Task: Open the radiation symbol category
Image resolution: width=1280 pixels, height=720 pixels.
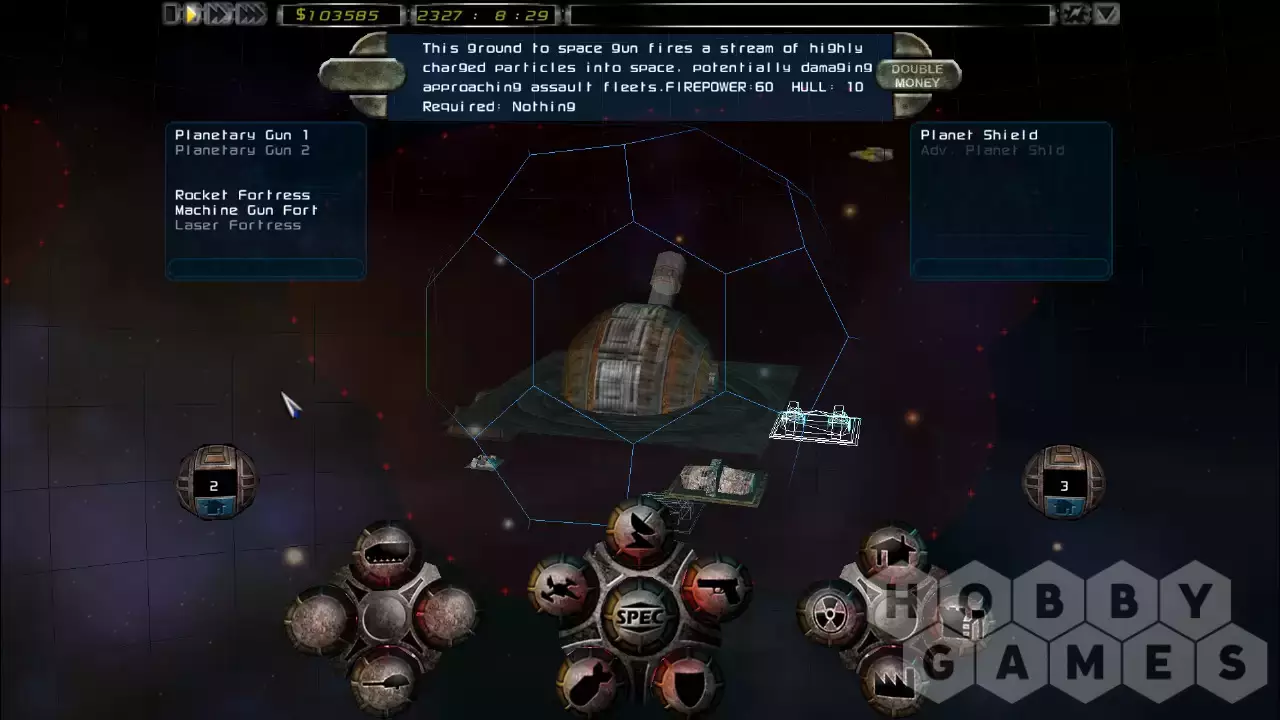Action: (x=832, y=612)
